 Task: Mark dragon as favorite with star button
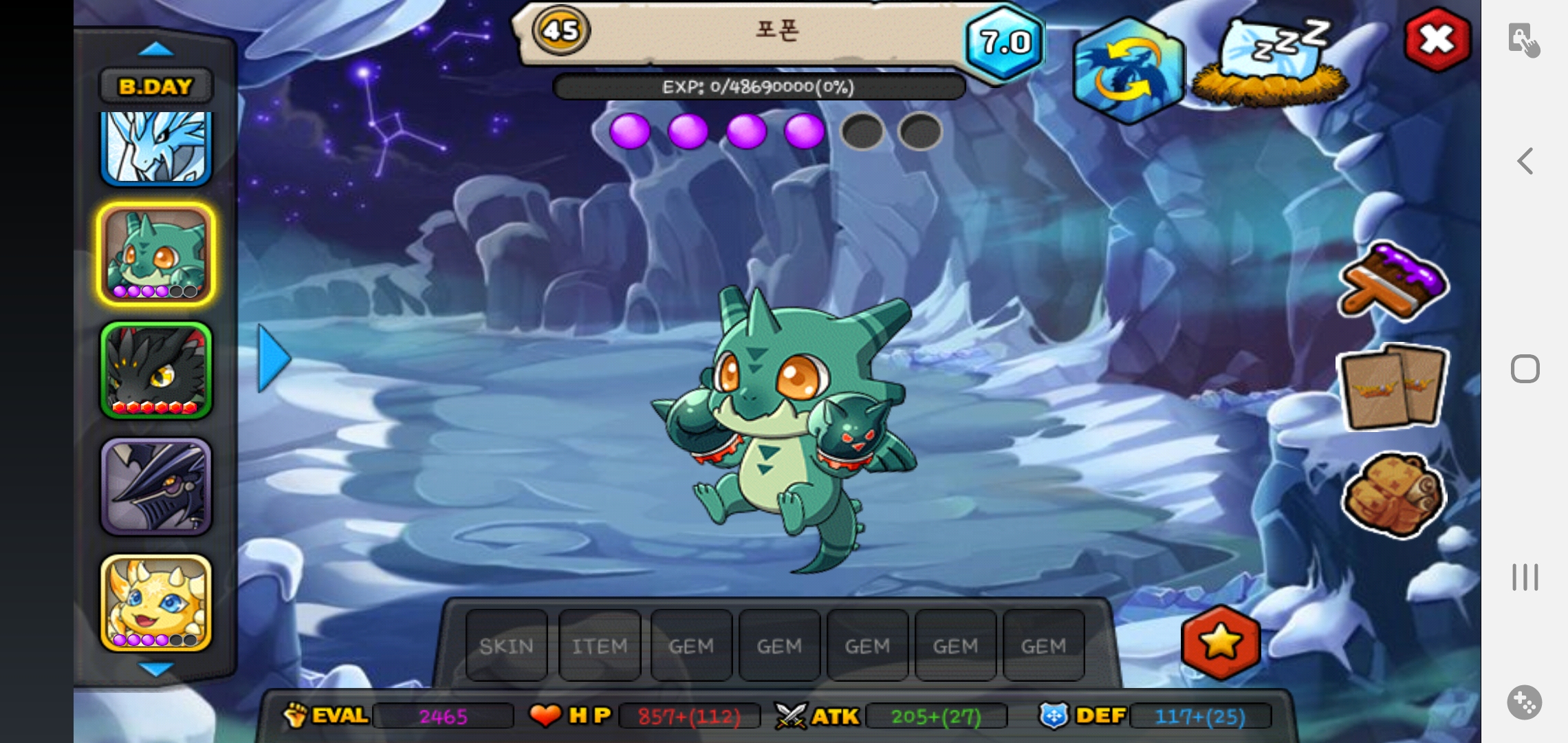(1221, 643)
